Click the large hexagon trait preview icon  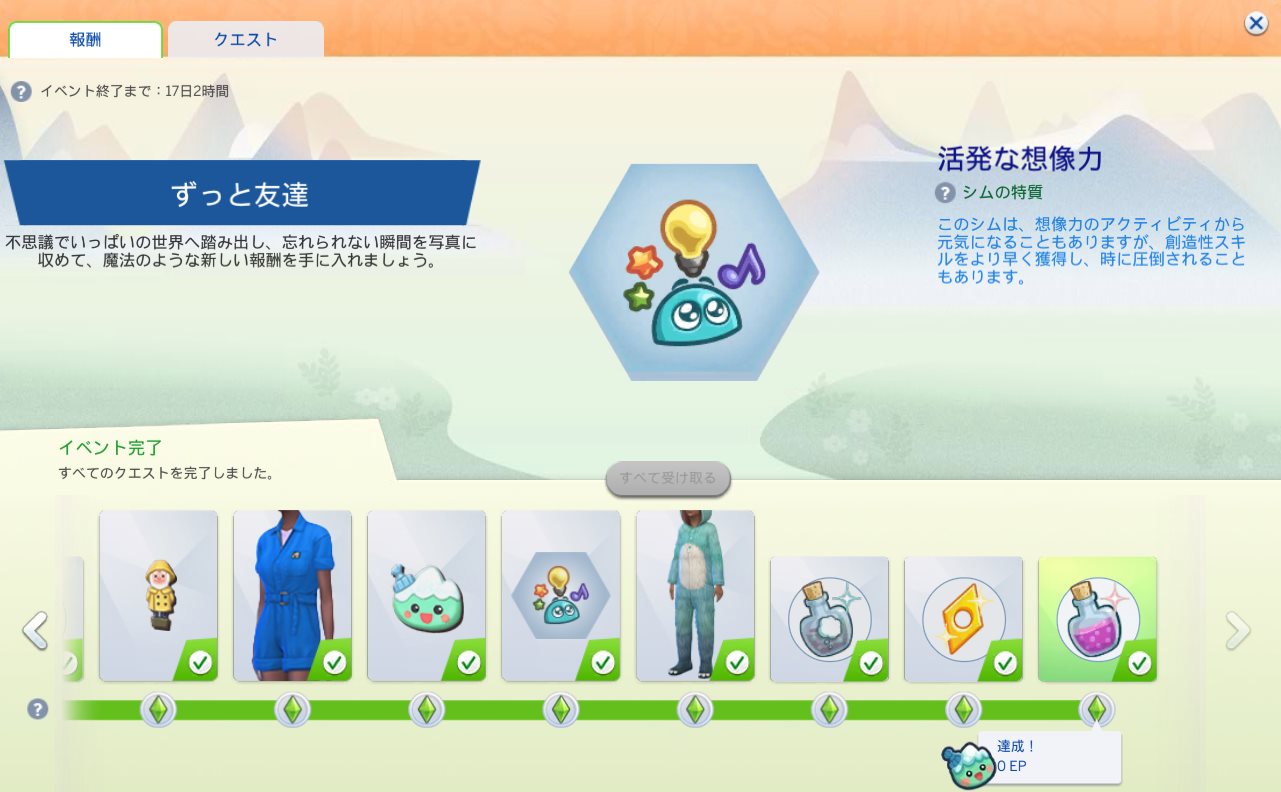(693, 272)
